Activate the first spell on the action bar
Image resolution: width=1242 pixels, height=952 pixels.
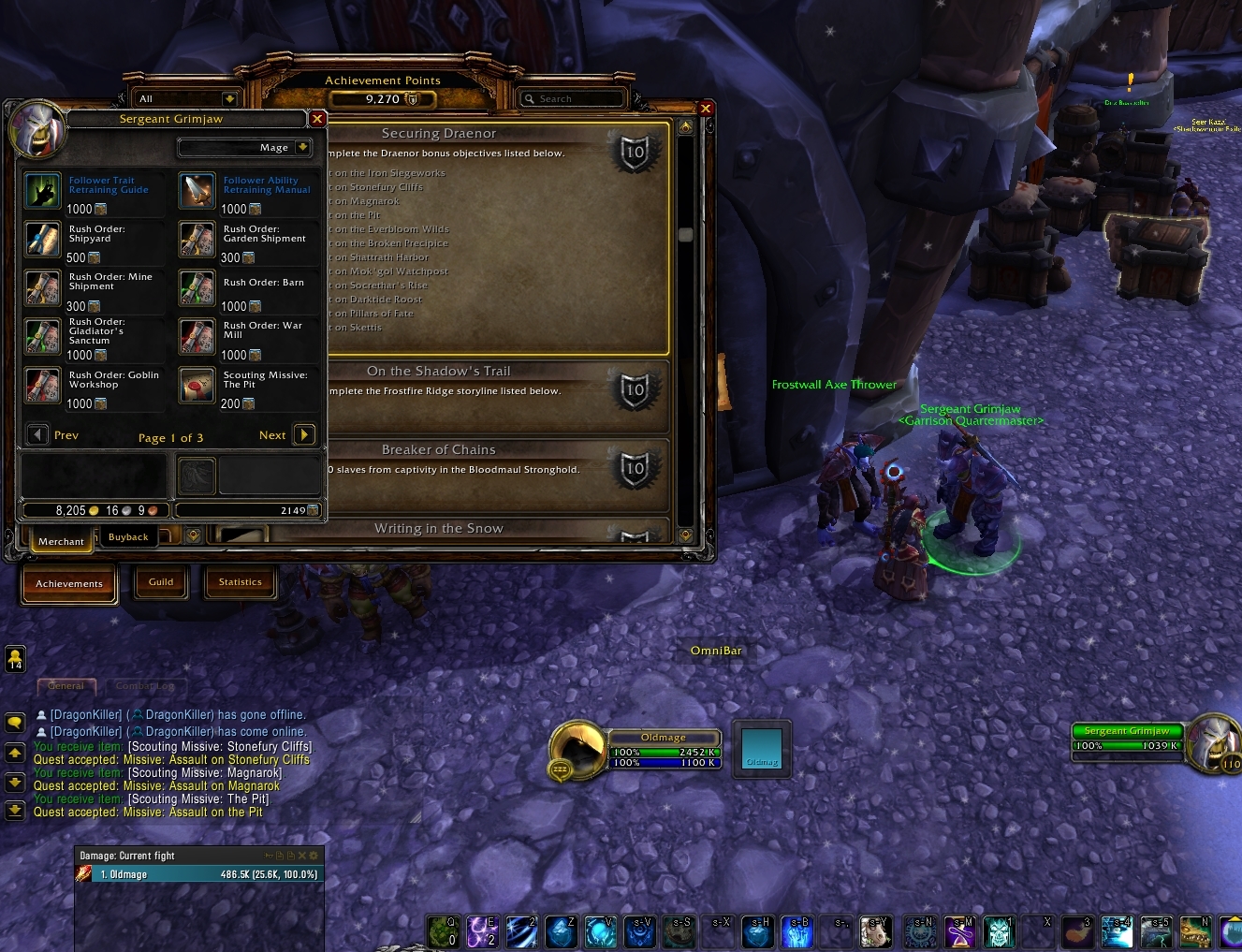point(442,931)
